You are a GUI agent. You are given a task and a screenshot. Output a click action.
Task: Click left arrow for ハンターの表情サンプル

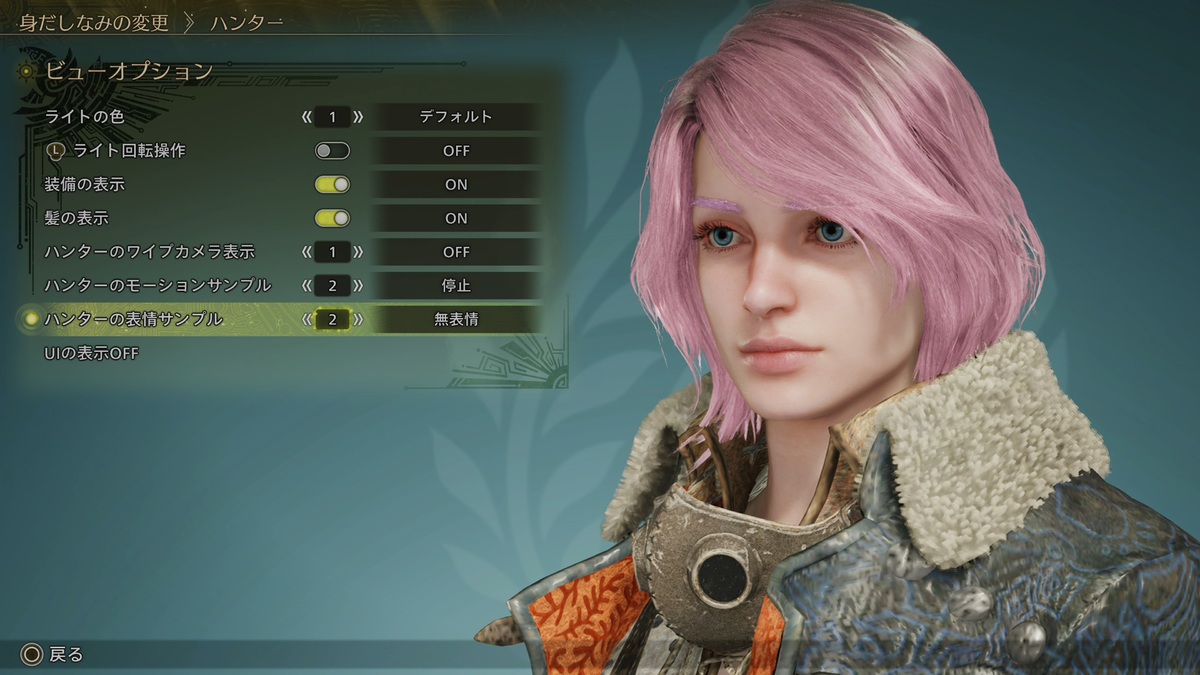point(307,320)
